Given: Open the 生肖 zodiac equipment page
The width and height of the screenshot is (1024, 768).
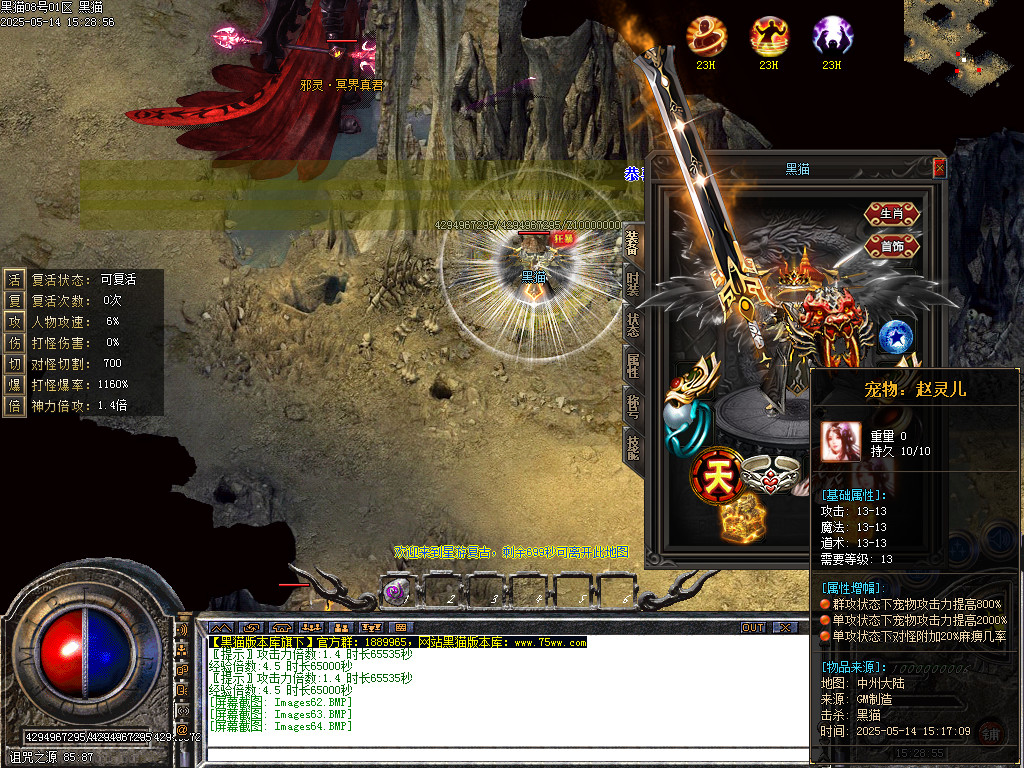Looking at the screenshot, I should (892, 214).
